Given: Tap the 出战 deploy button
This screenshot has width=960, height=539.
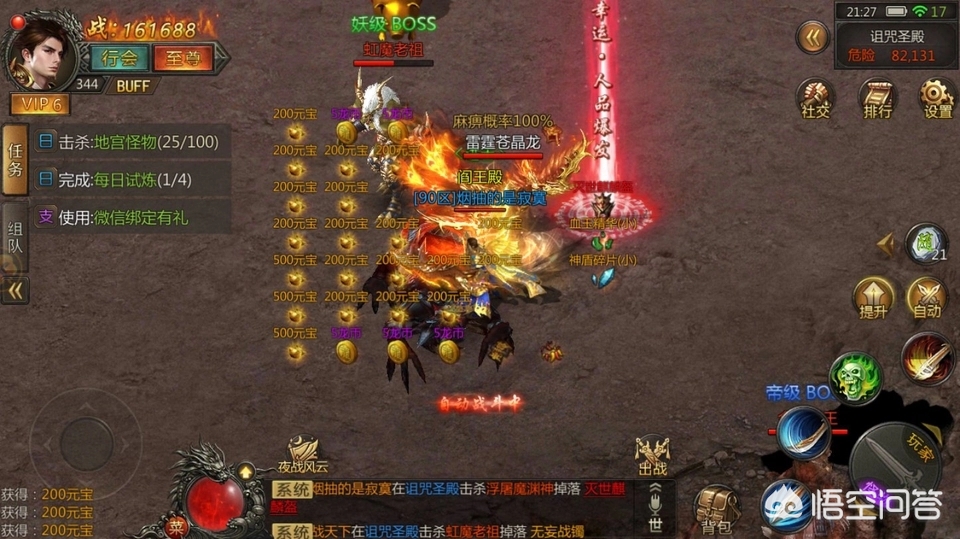Looking at the screenshot, I should point(652,455).
